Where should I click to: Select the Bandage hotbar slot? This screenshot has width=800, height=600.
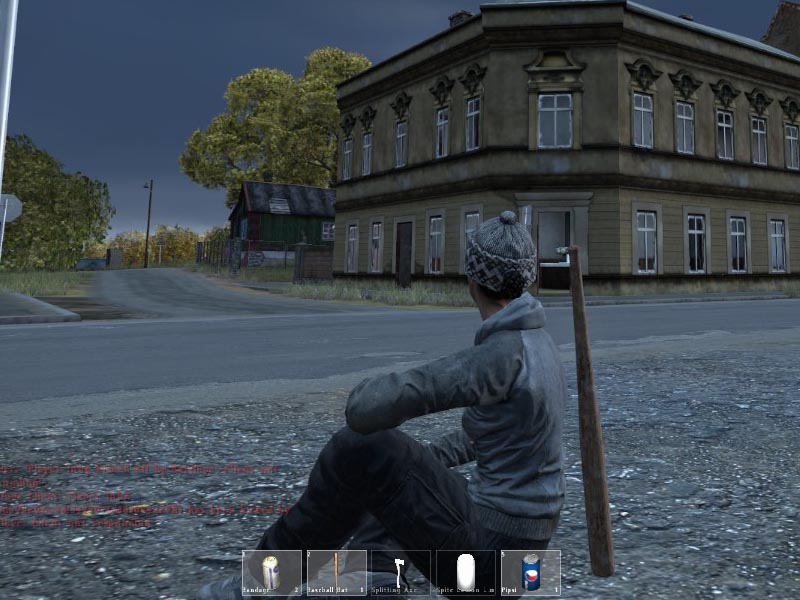click(272, 573)
